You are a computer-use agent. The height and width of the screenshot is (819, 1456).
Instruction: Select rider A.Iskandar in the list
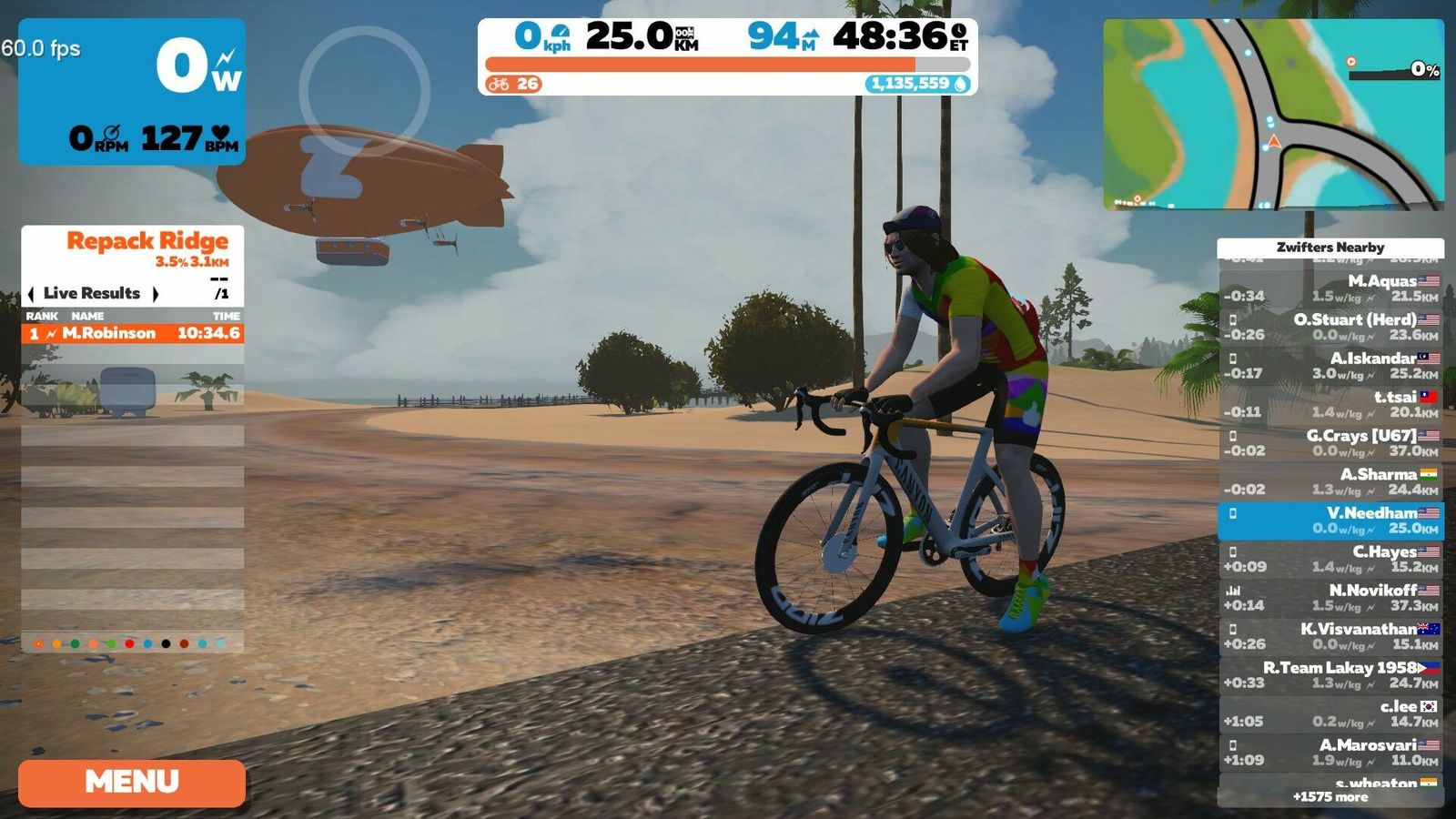(x=1330, y=366)
